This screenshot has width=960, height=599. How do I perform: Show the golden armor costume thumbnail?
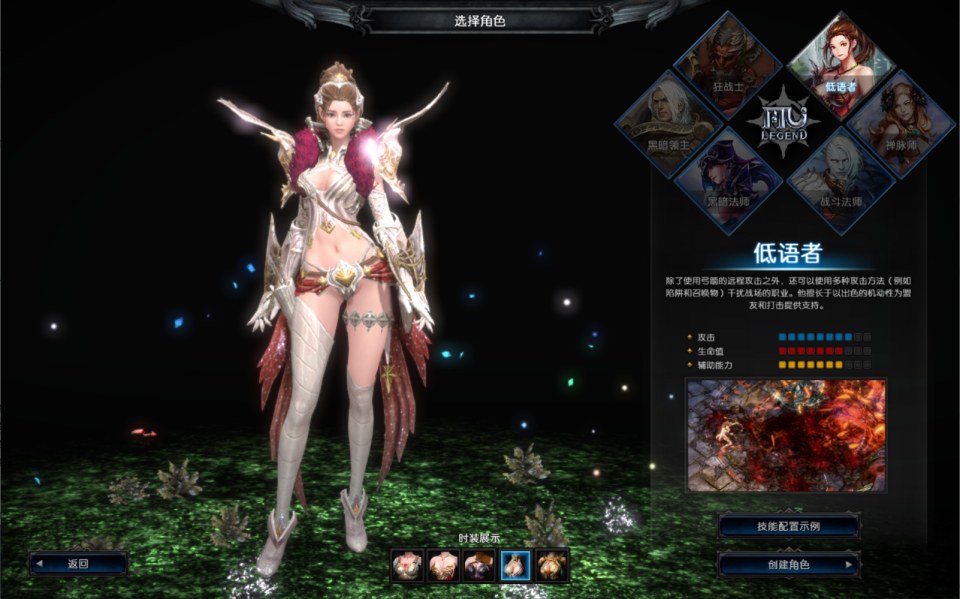pyautogui.click(x=552, y=566)
